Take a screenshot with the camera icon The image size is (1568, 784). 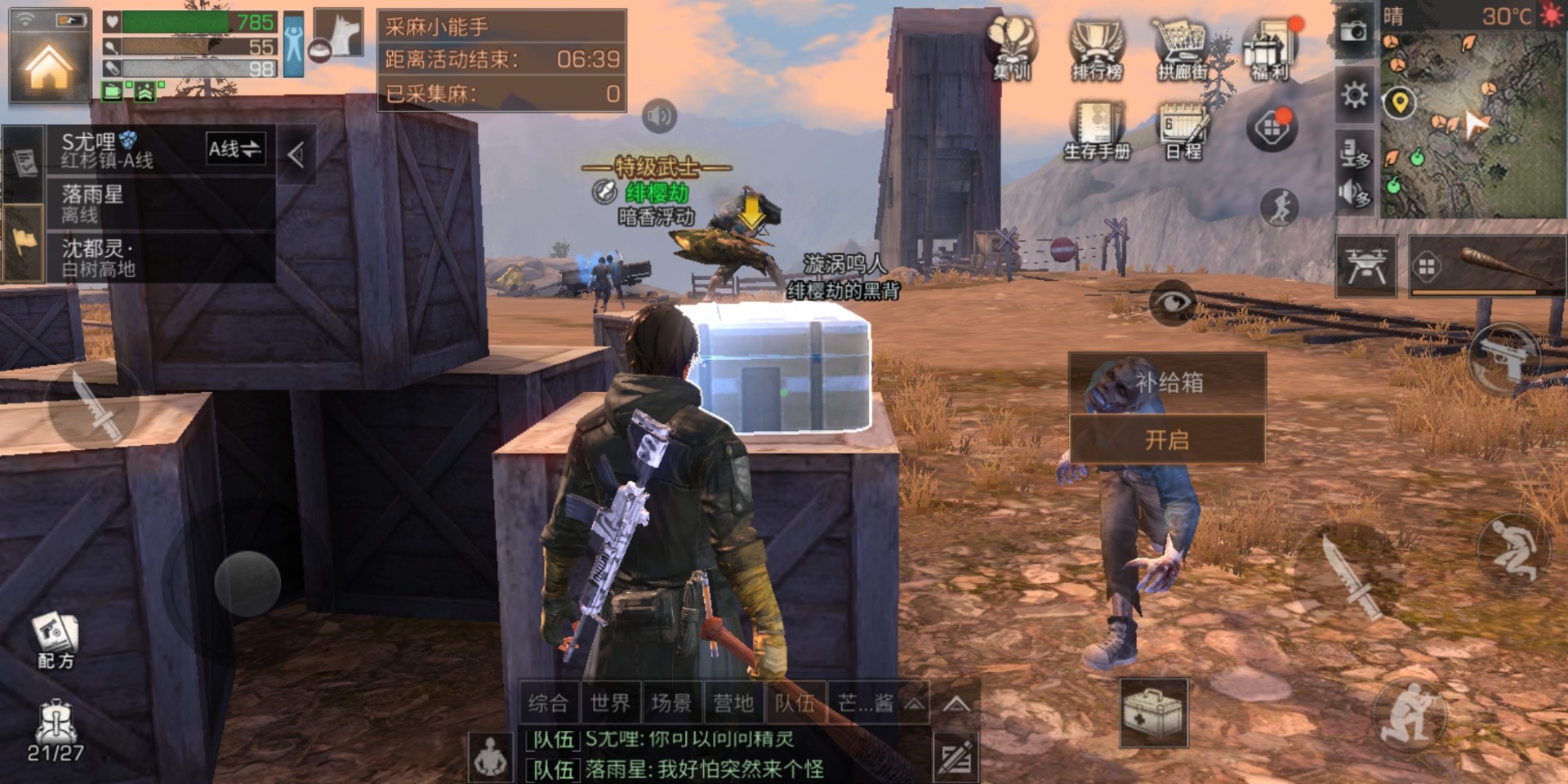[x=1354, y=32]
